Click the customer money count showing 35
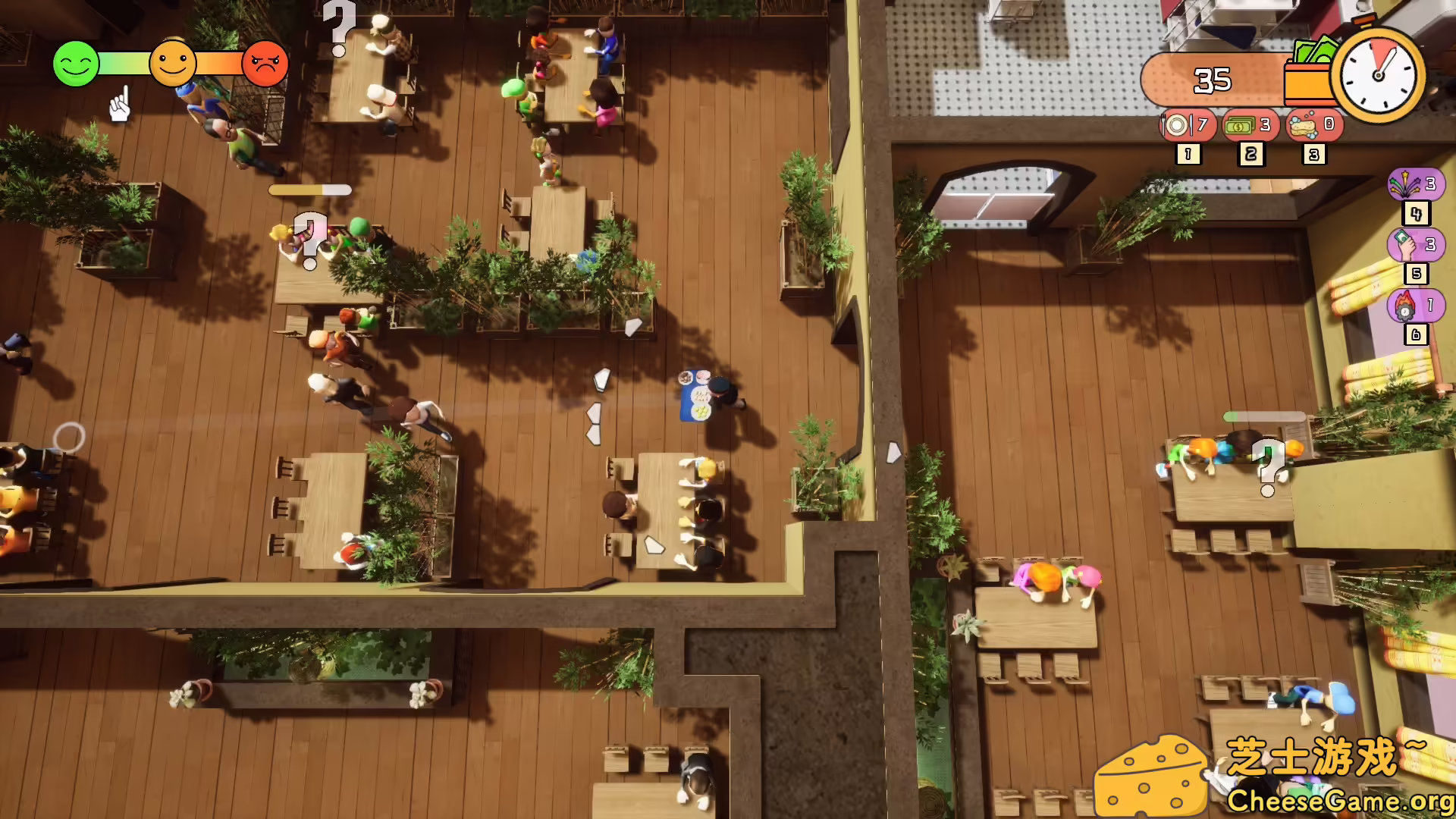1456x819 pixels. point(1213,80)
